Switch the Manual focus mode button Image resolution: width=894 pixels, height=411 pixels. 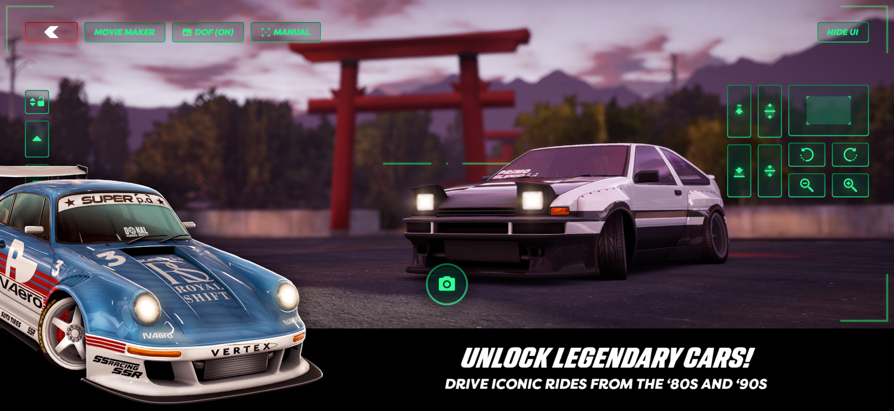click(x=285, y=32)
